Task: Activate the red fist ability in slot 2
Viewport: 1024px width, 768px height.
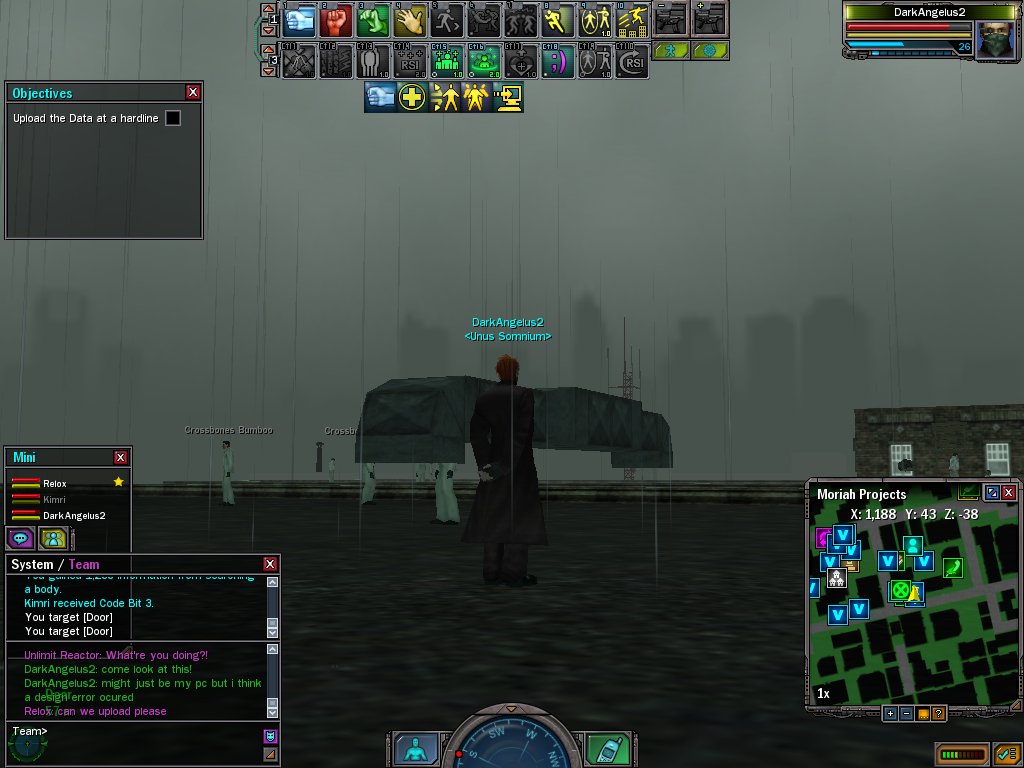Action: [336, 19]
